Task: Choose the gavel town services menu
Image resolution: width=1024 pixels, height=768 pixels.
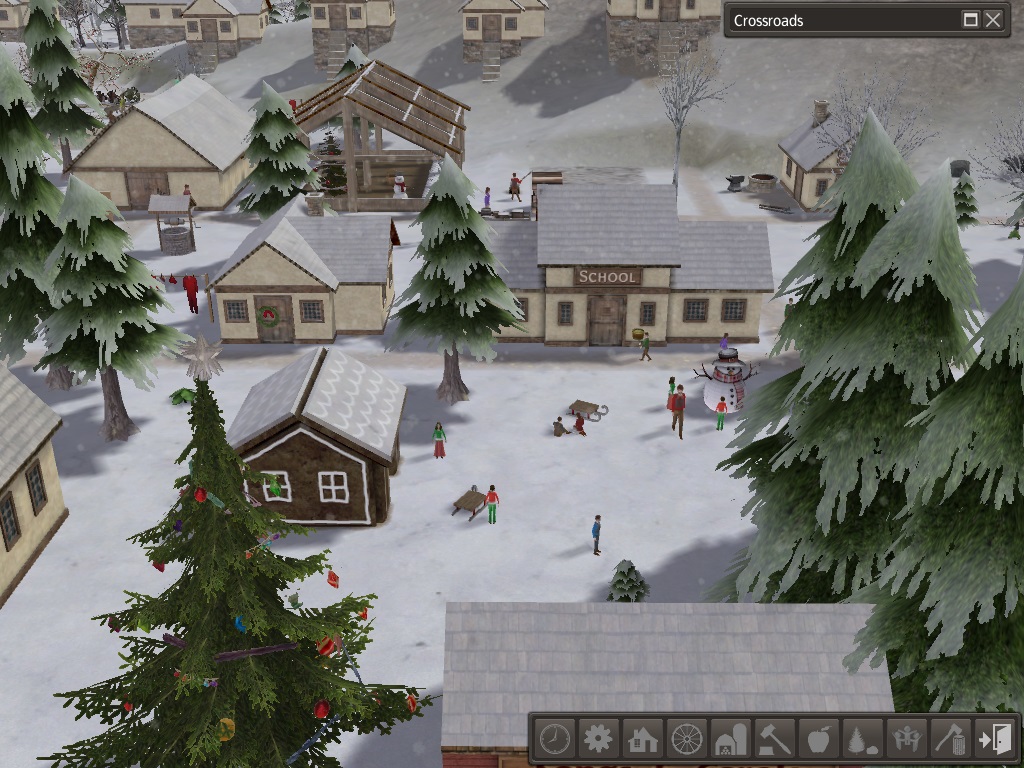Action: click(774, 739)
